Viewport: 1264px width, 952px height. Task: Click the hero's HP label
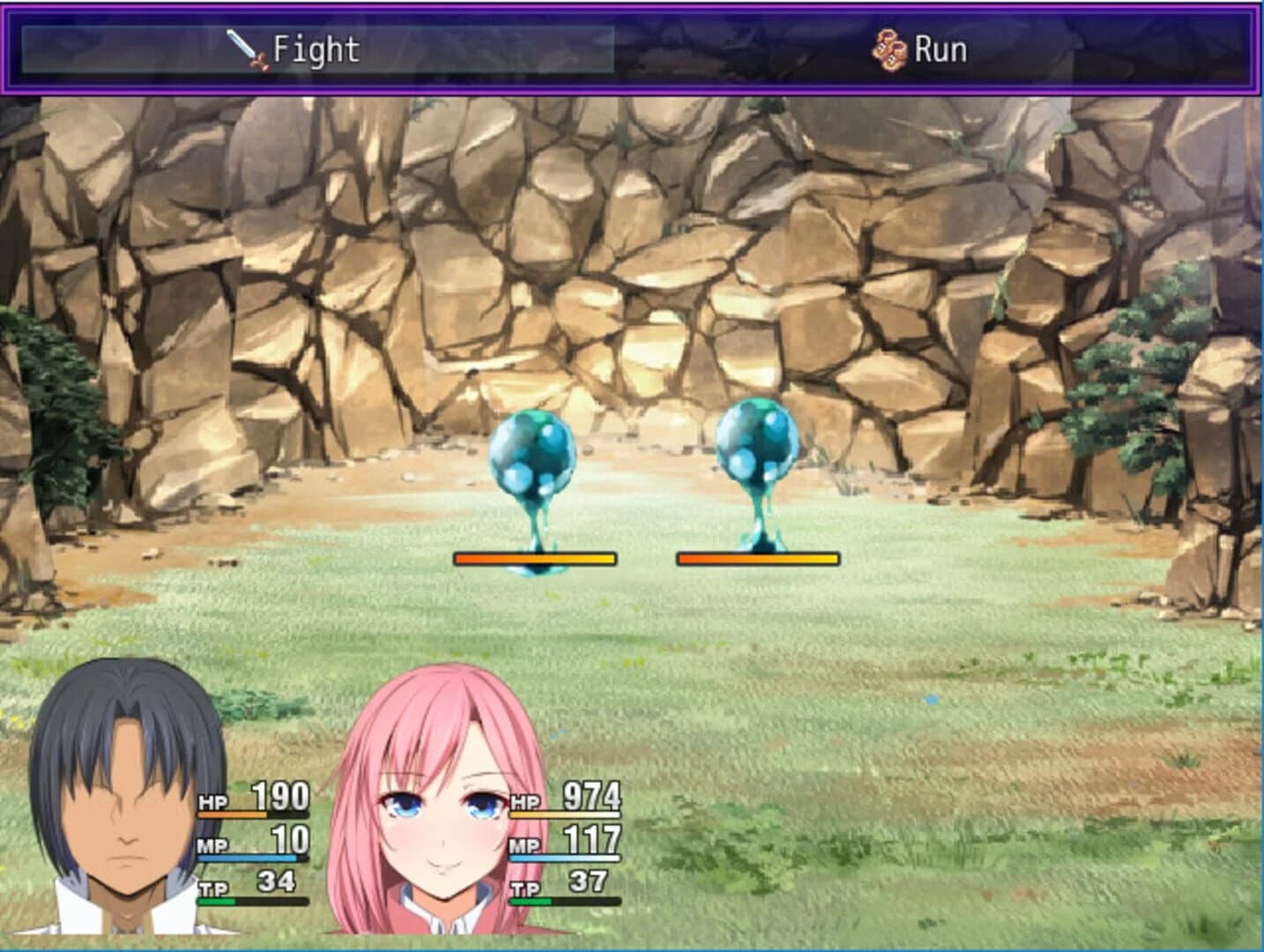(212, 802)
